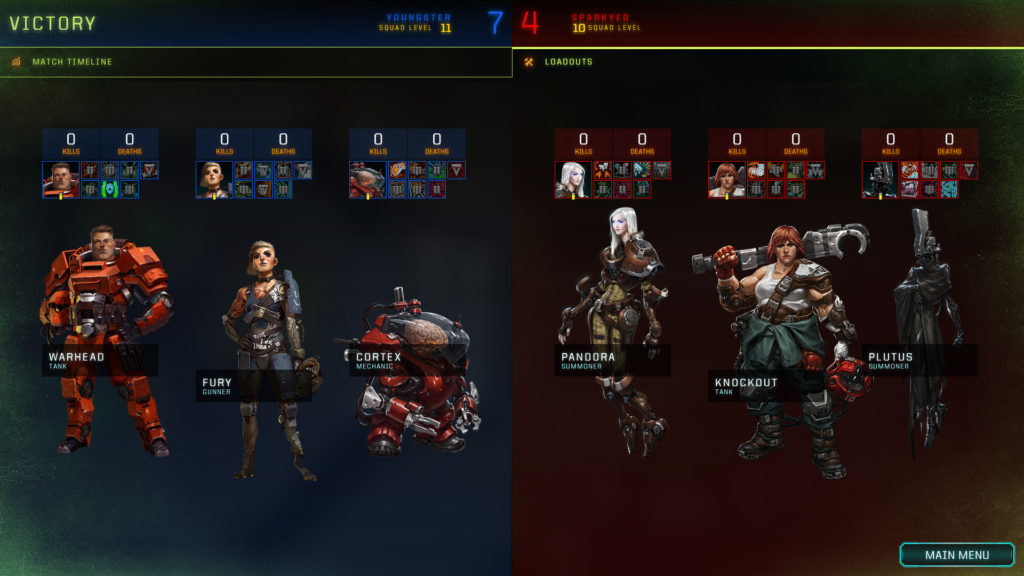Select Pandora's portrait thumbnail
The height and width of the screenshot is (576, 1024).
click(573, 179)
